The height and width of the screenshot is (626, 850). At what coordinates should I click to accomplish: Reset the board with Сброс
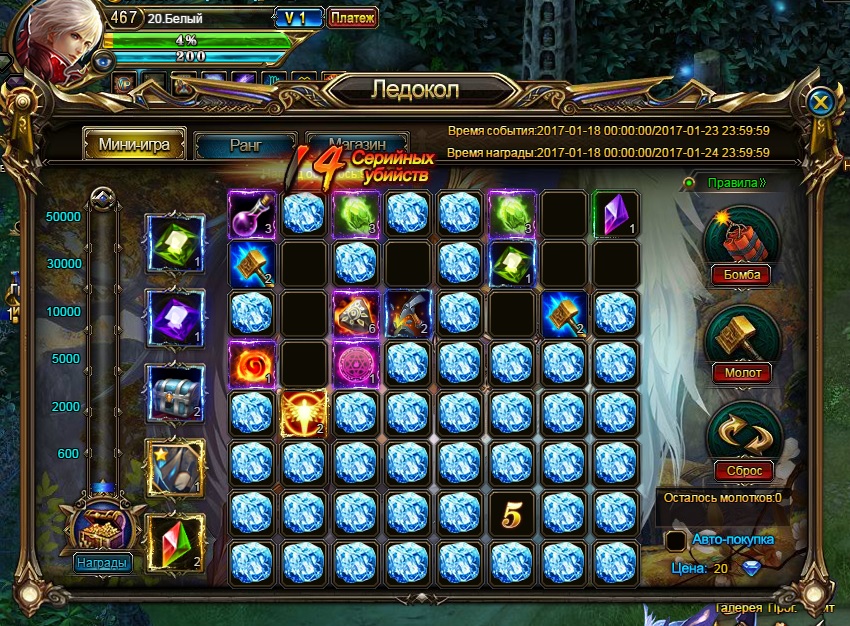[742, 470]
